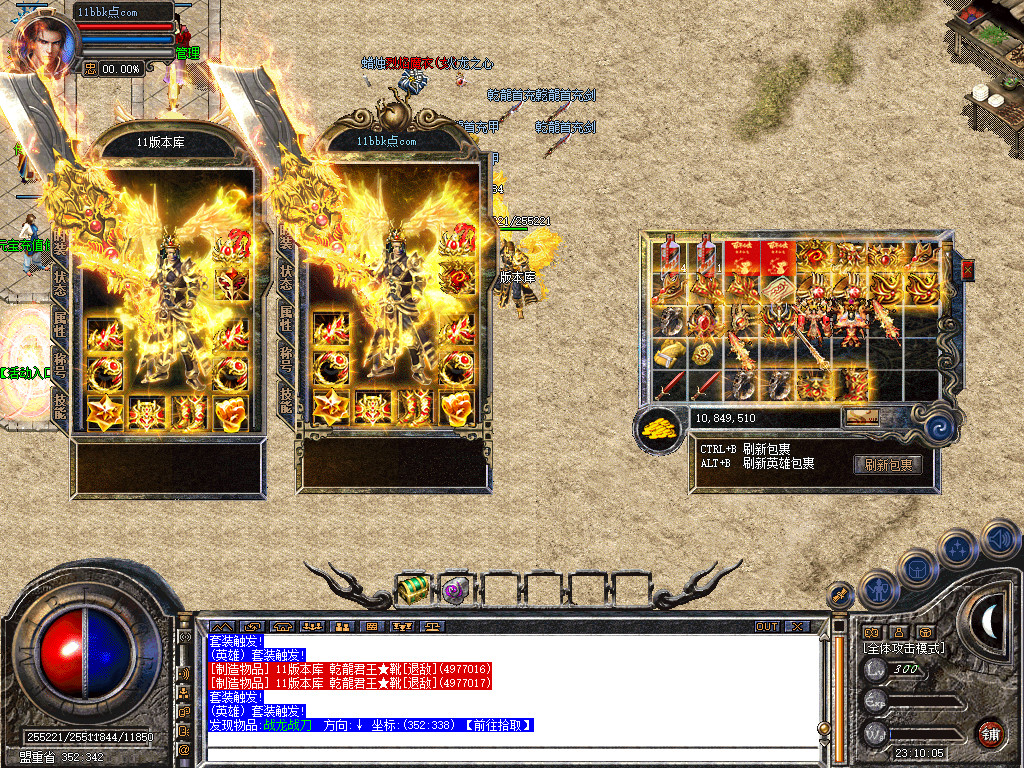Click the 刷新包裹 refresh bag button
This screenshot has width=1024, height=768.
click(887, 464)
